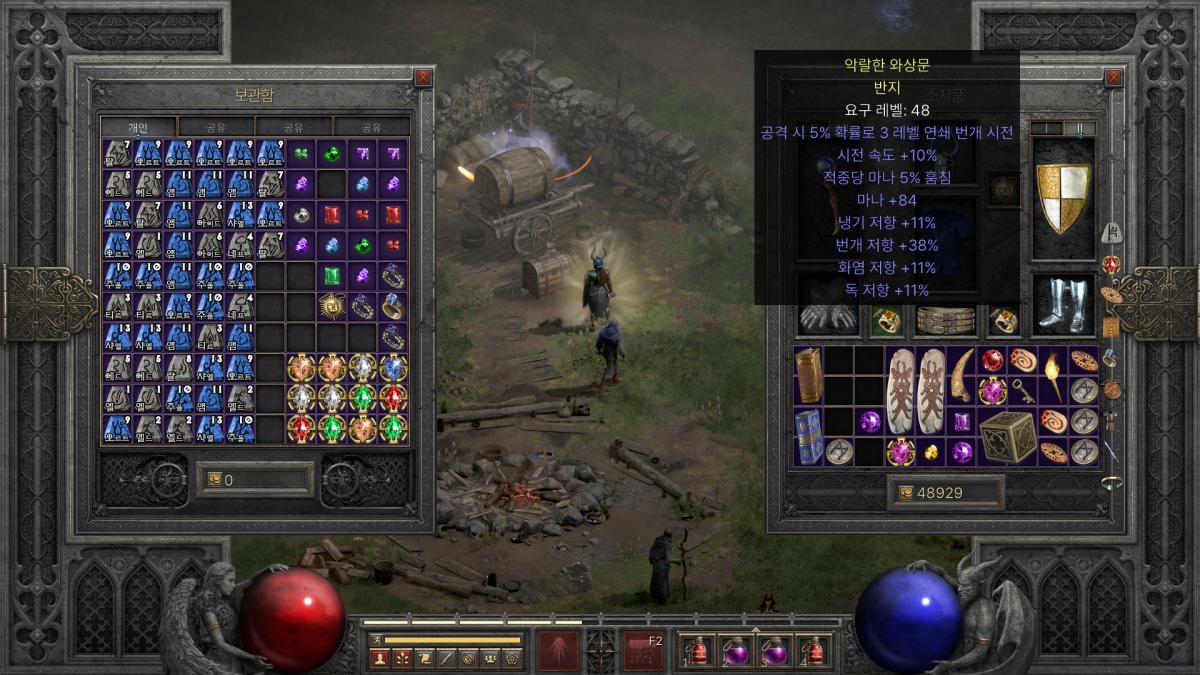
Task: Pick up the key in inventory
Action: [1022, 391]
